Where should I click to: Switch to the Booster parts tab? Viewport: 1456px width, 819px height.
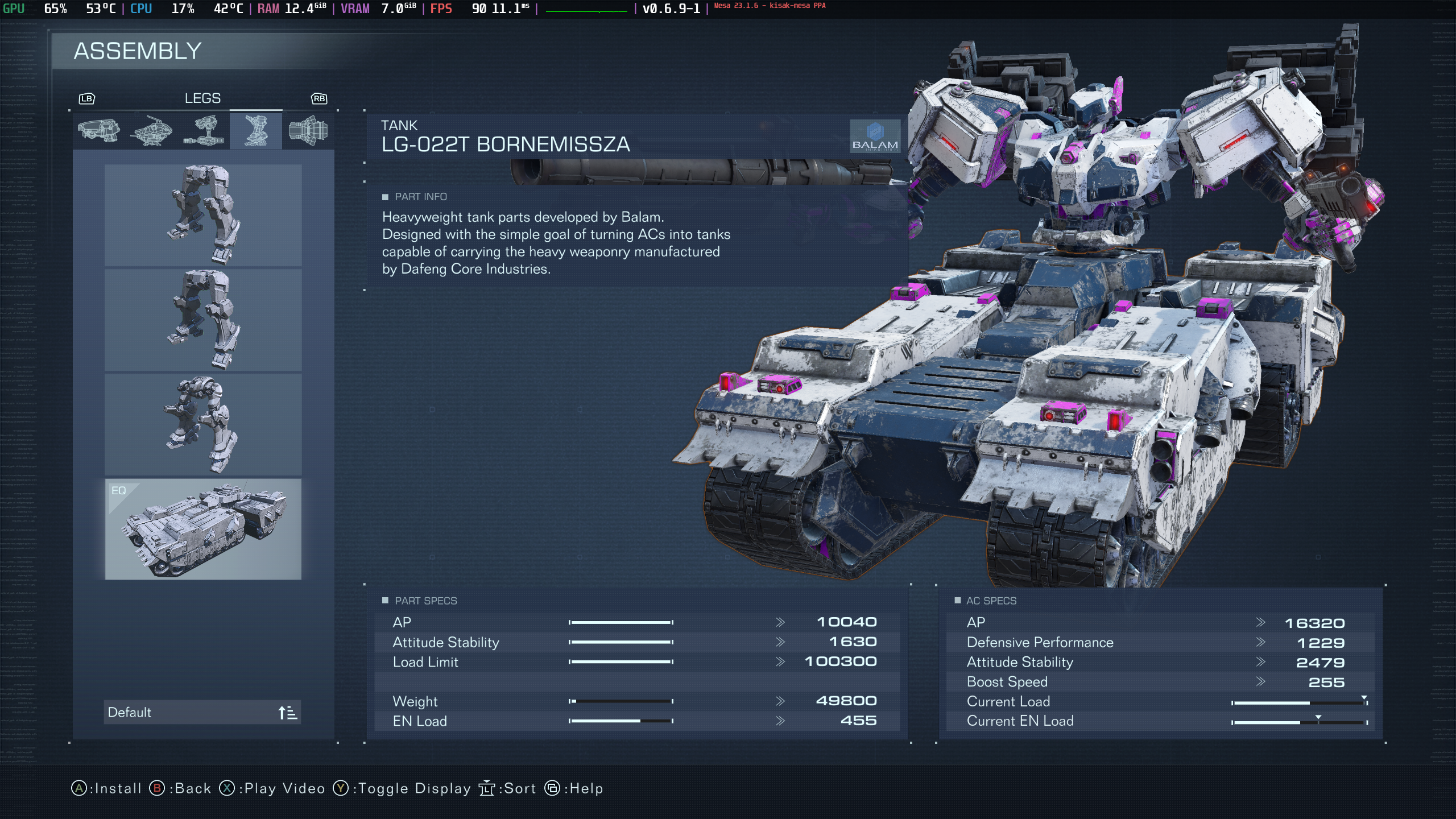point(308,131)
